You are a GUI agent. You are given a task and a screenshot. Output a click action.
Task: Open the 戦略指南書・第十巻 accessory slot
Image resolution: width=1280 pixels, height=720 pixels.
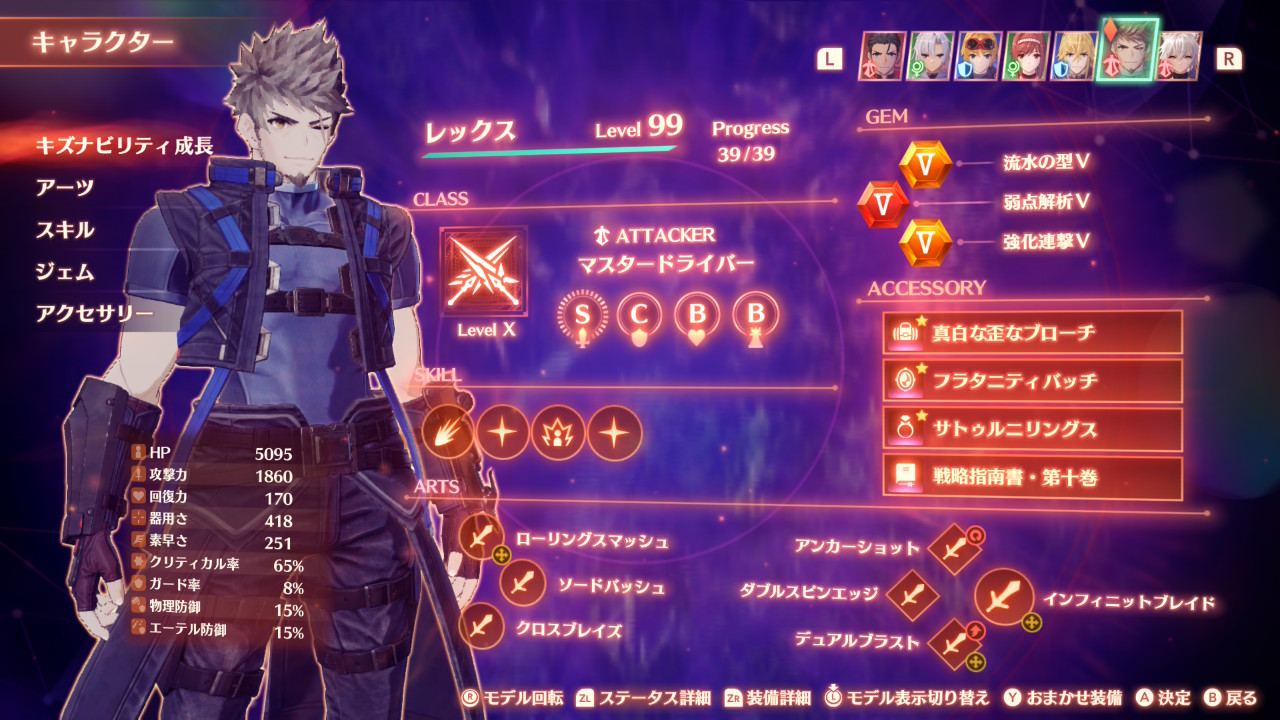[x=1032, y=477]
